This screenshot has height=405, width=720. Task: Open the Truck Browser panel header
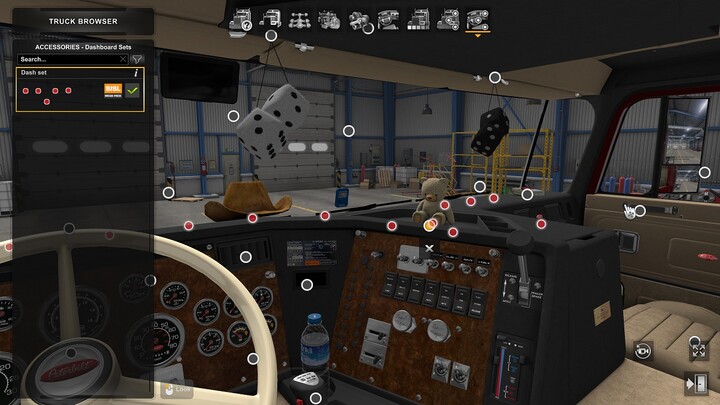[x=84, y=20]
